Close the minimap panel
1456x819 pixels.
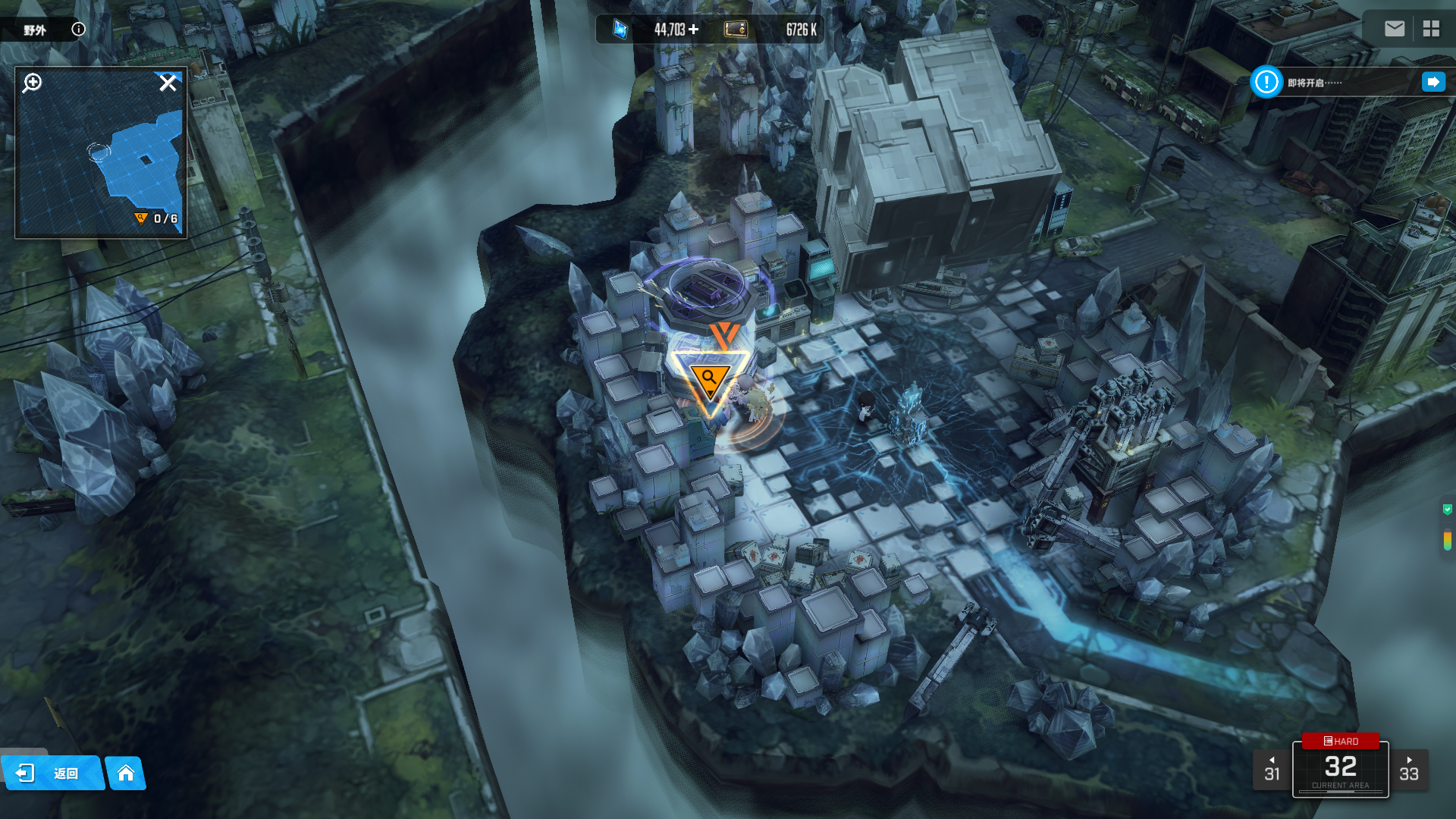click(x=168, y=83)
